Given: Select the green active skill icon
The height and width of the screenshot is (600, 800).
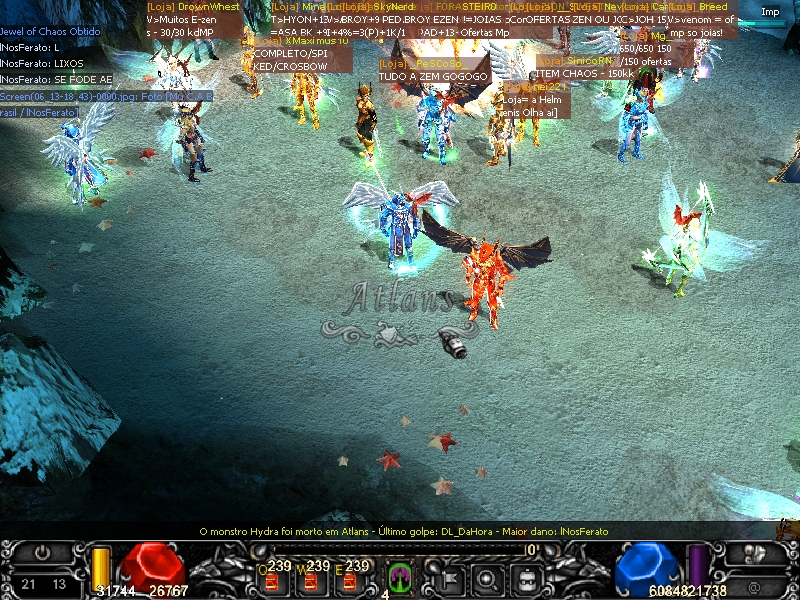Looking at the screenshot, I should 400,576.
